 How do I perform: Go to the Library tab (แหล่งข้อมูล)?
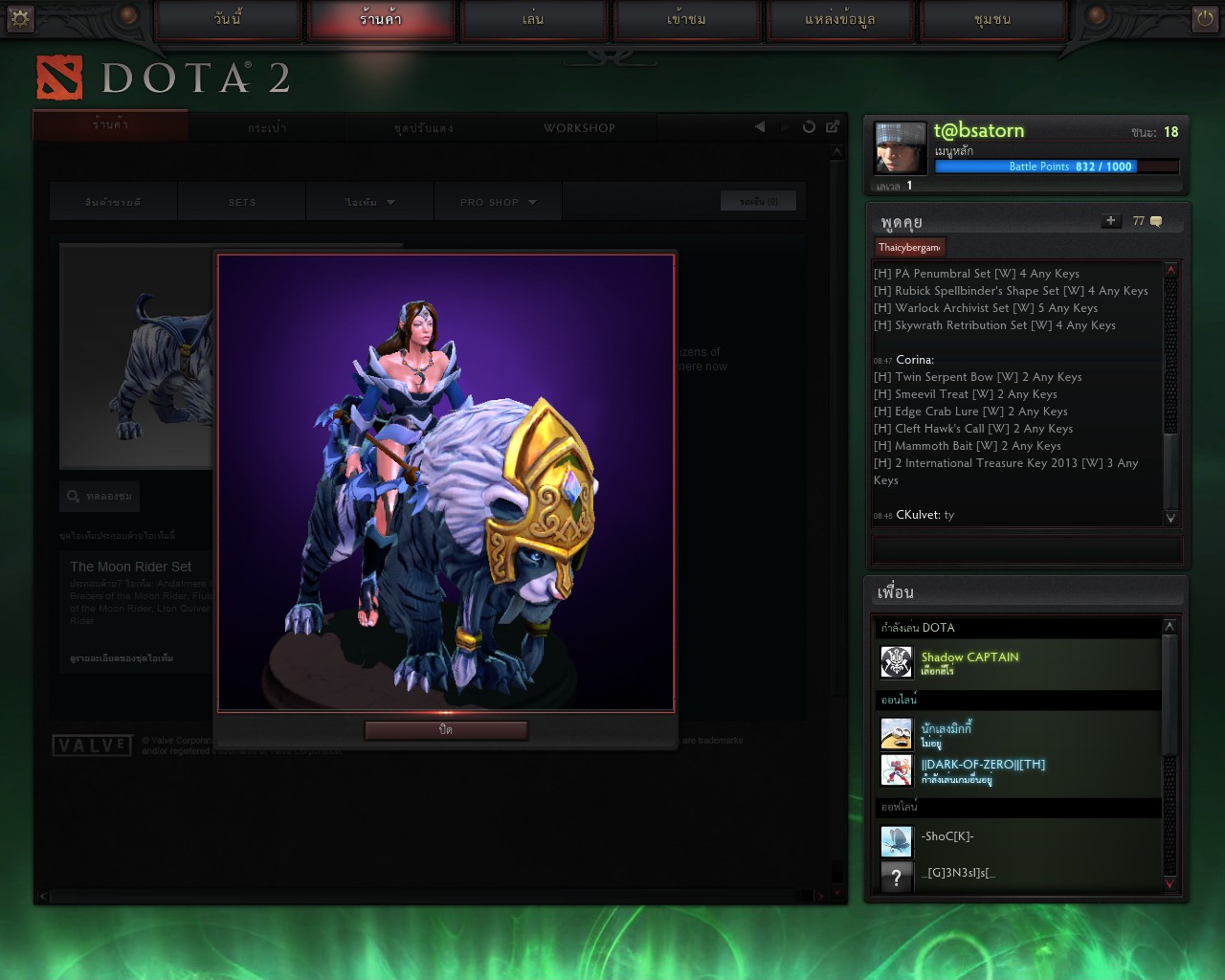click(x=839, y=19)
